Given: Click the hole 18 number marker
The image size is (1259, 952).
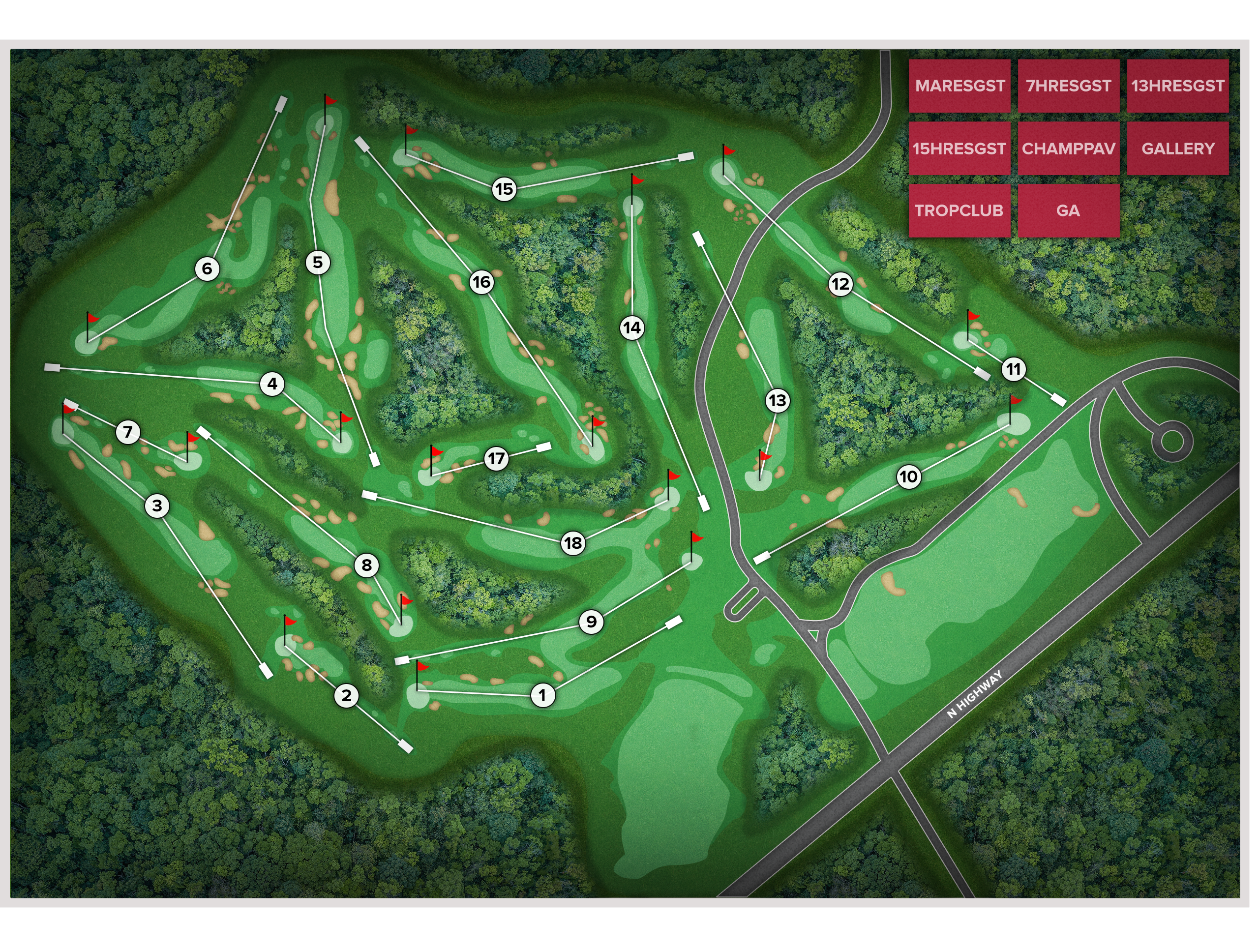Looking at the screenshot, I should (x=572, y=543).
